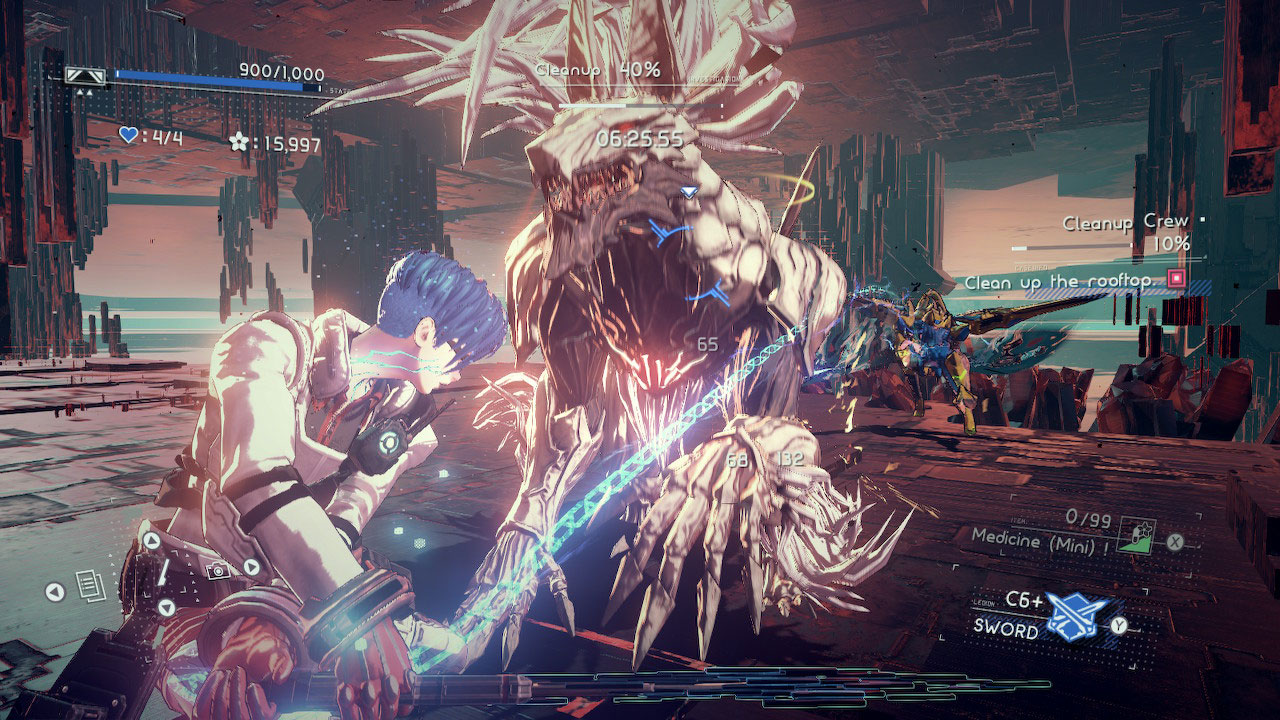Toggle the up arrow on the d-pad overlay
The height and width of the screenshot is (720, 1280).
152,539
